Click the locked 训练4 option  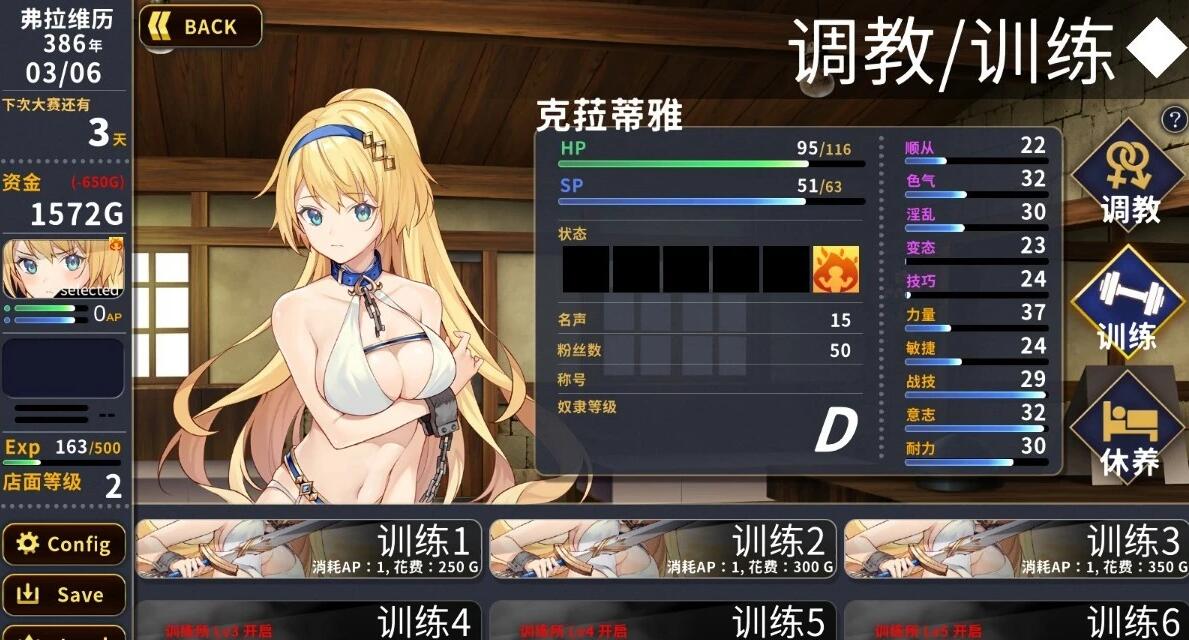pyautogui.click(x=308, y=621)
